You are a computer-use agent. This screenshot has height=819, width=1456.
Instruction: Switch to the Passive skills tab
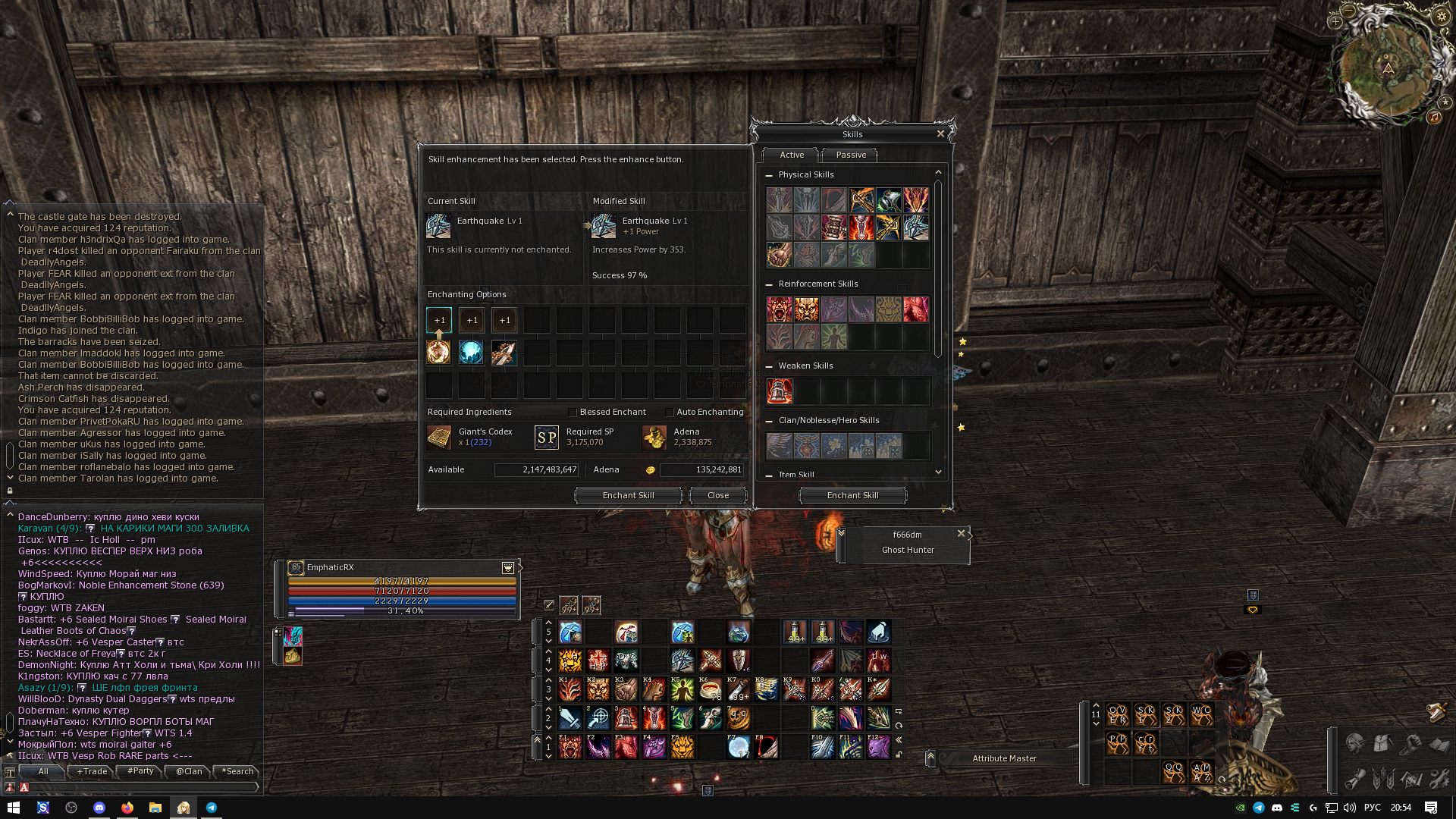[850, 155]
